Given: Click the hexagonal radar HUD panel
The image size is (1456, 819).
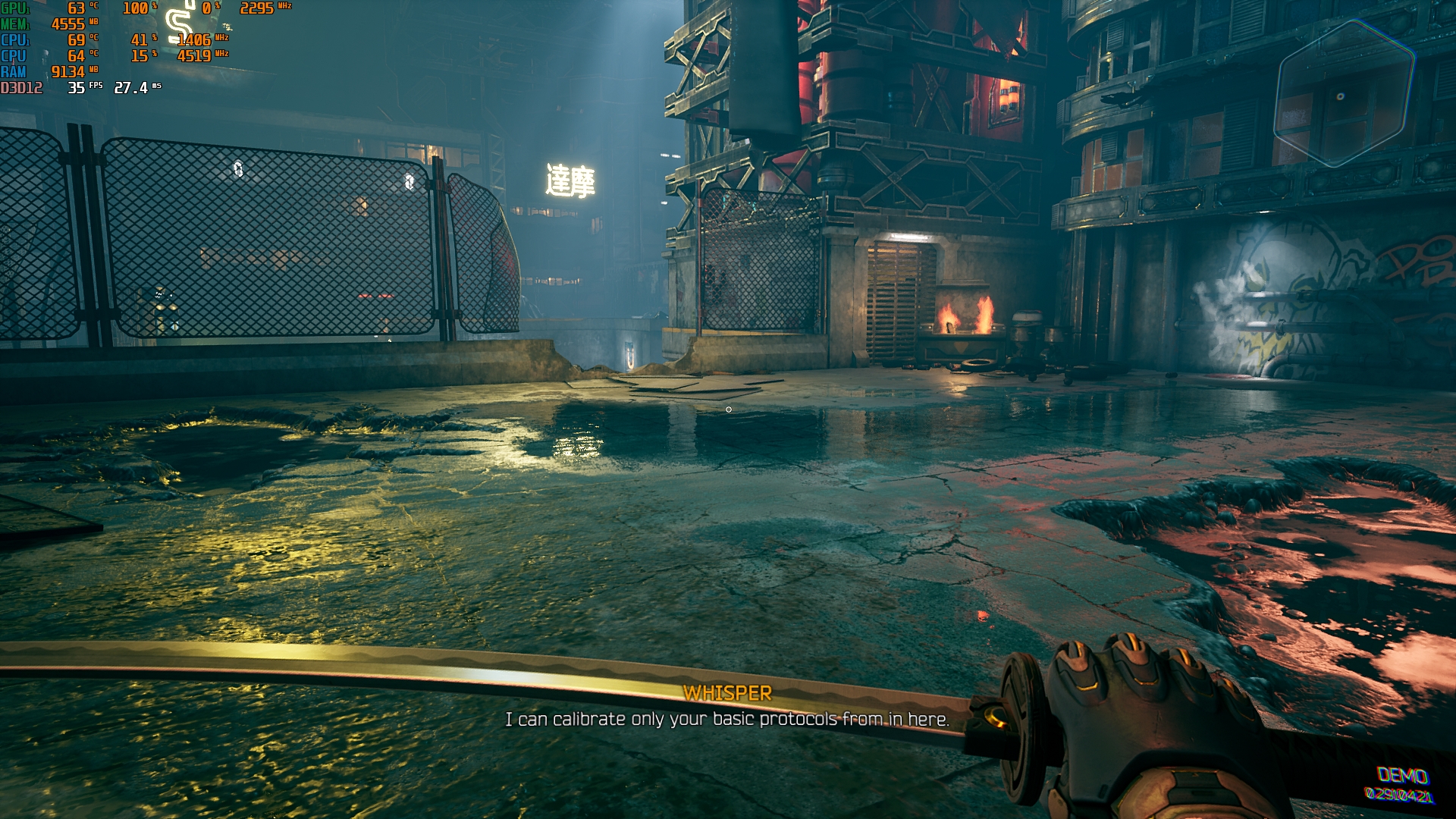Looking at the screenshot, I should click(1343, 94).
